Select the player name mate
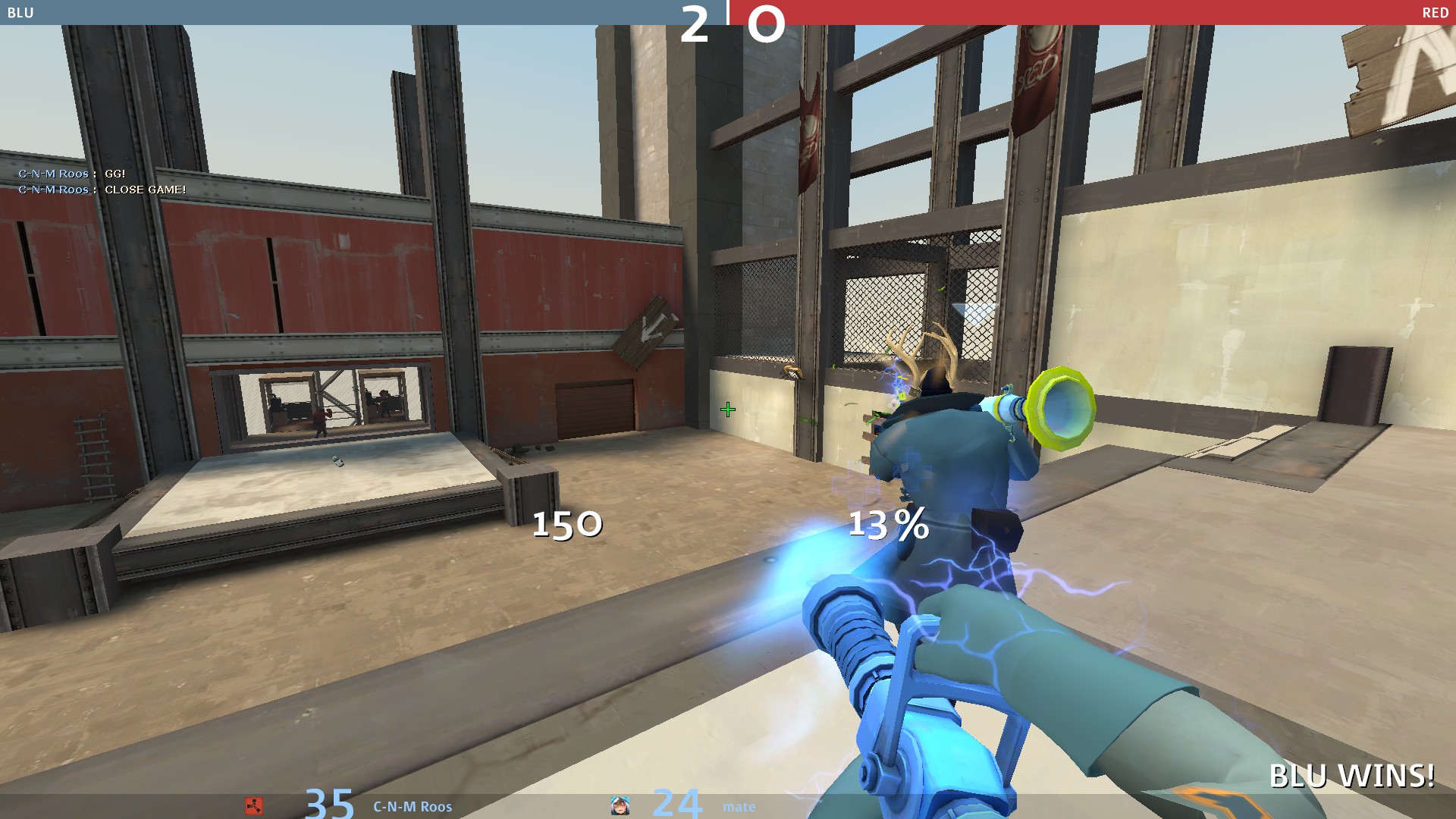Screen dimensions: 1456x819 point(739,807)
